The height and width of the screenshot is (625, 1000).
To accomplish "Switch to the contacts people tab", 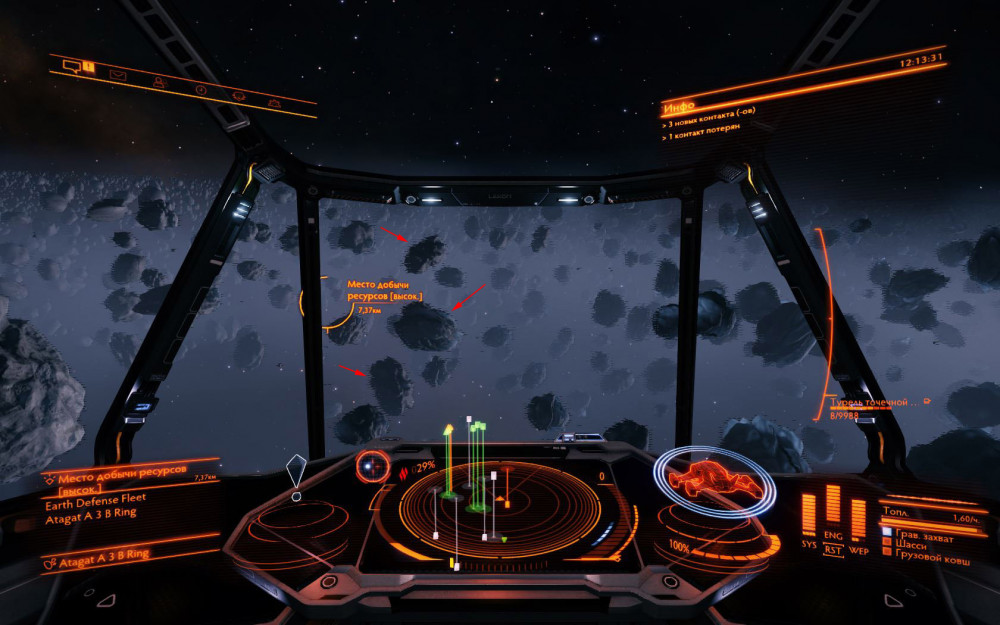I will (x=158, y=83).
